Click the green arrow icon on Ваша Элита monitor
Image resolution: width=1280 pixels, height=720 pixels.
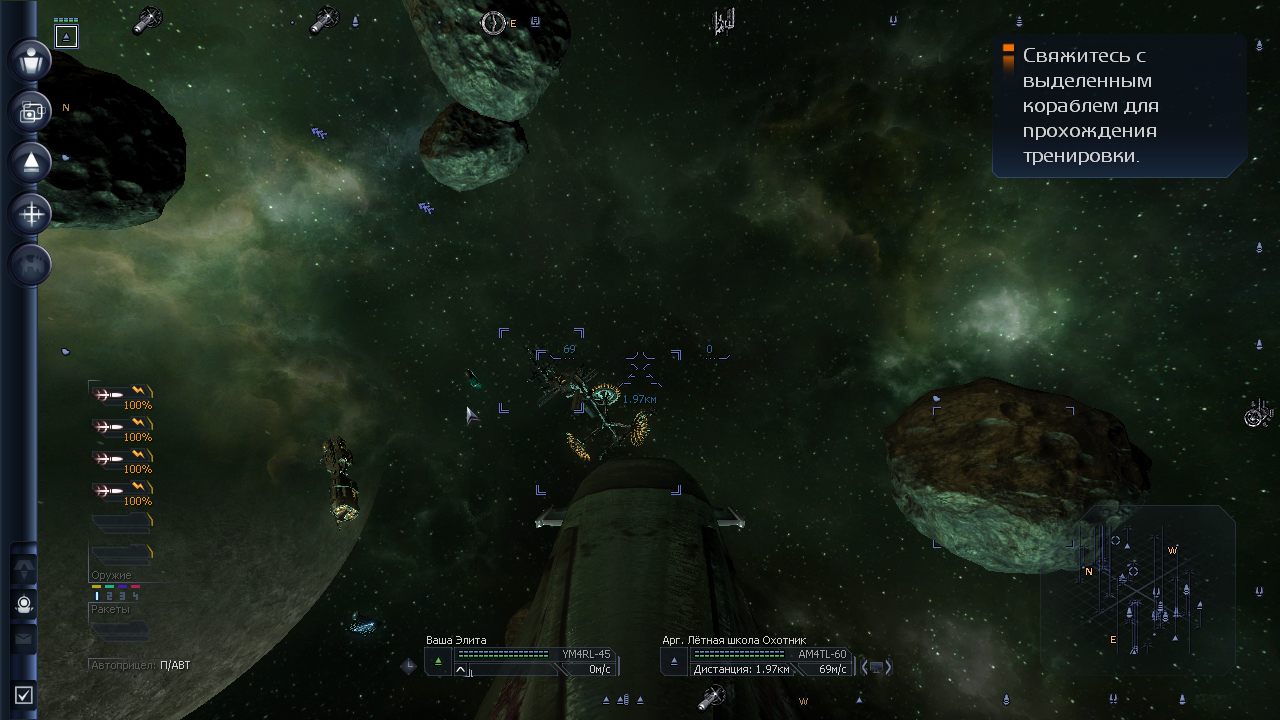[438, 659]
